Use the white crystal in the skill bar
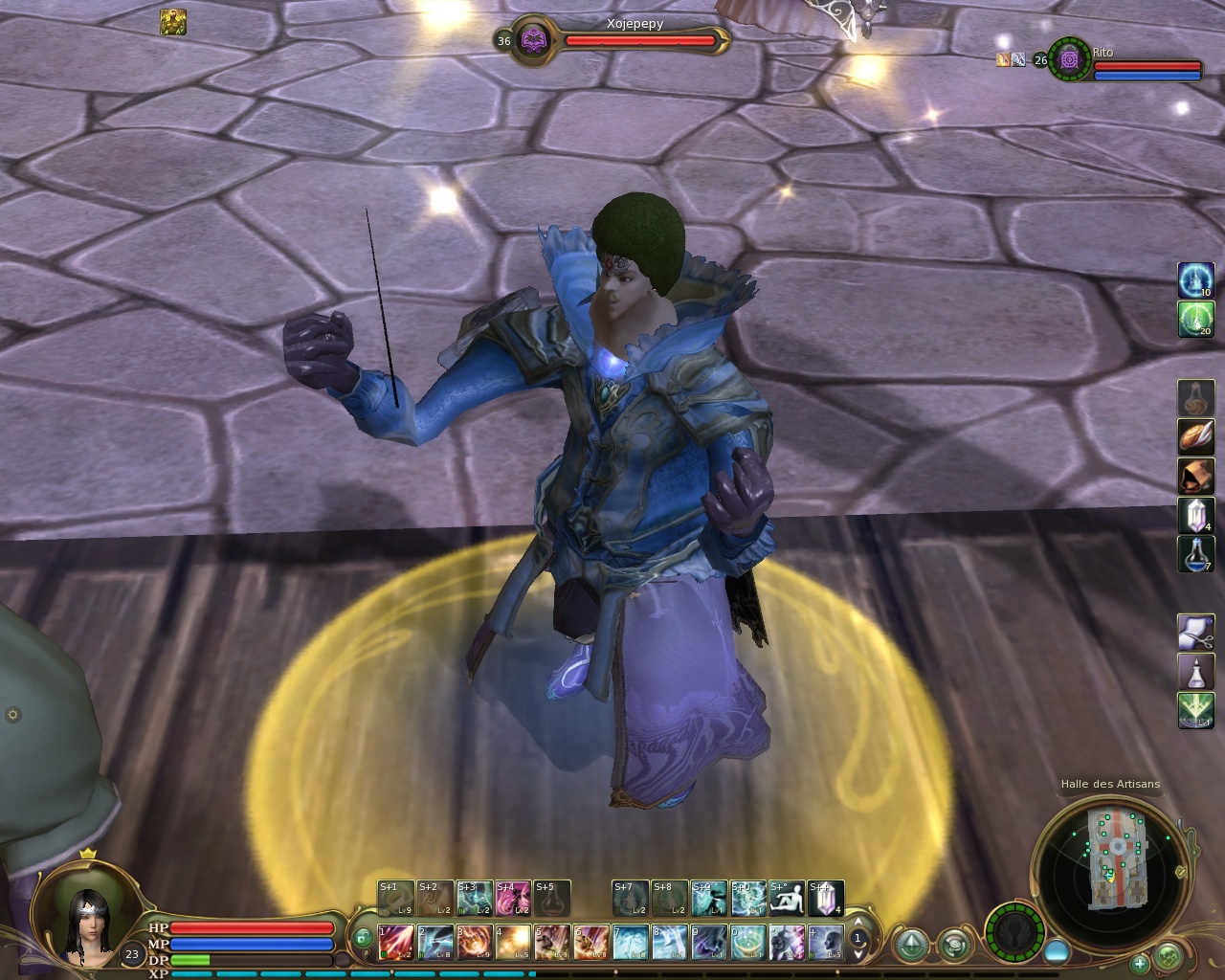 point(826,899)
